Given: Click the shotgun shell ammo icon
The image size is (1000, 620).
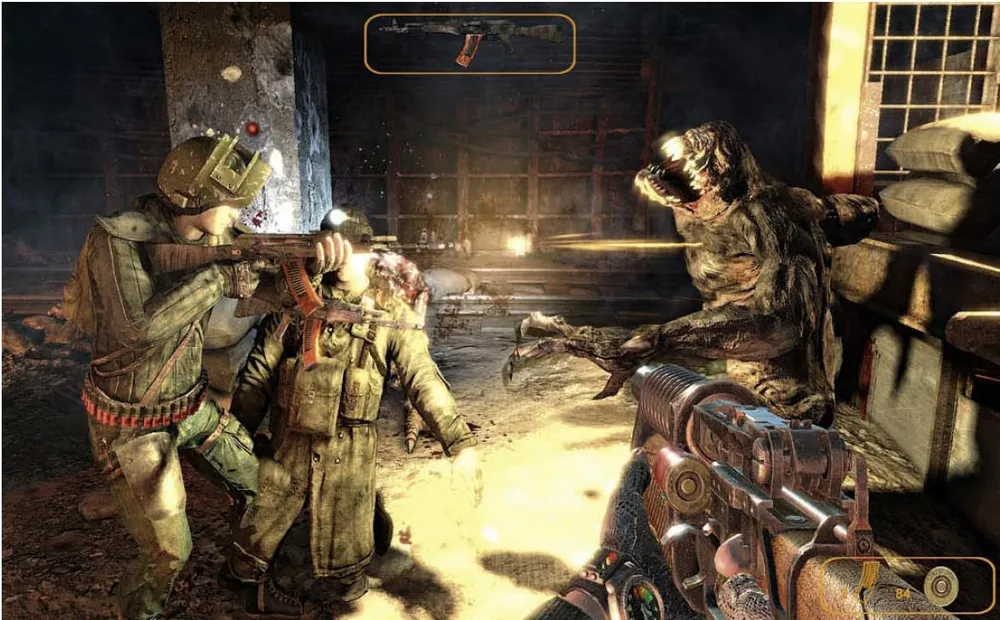Looking at the screenshot, I should (x=940, y=586).
